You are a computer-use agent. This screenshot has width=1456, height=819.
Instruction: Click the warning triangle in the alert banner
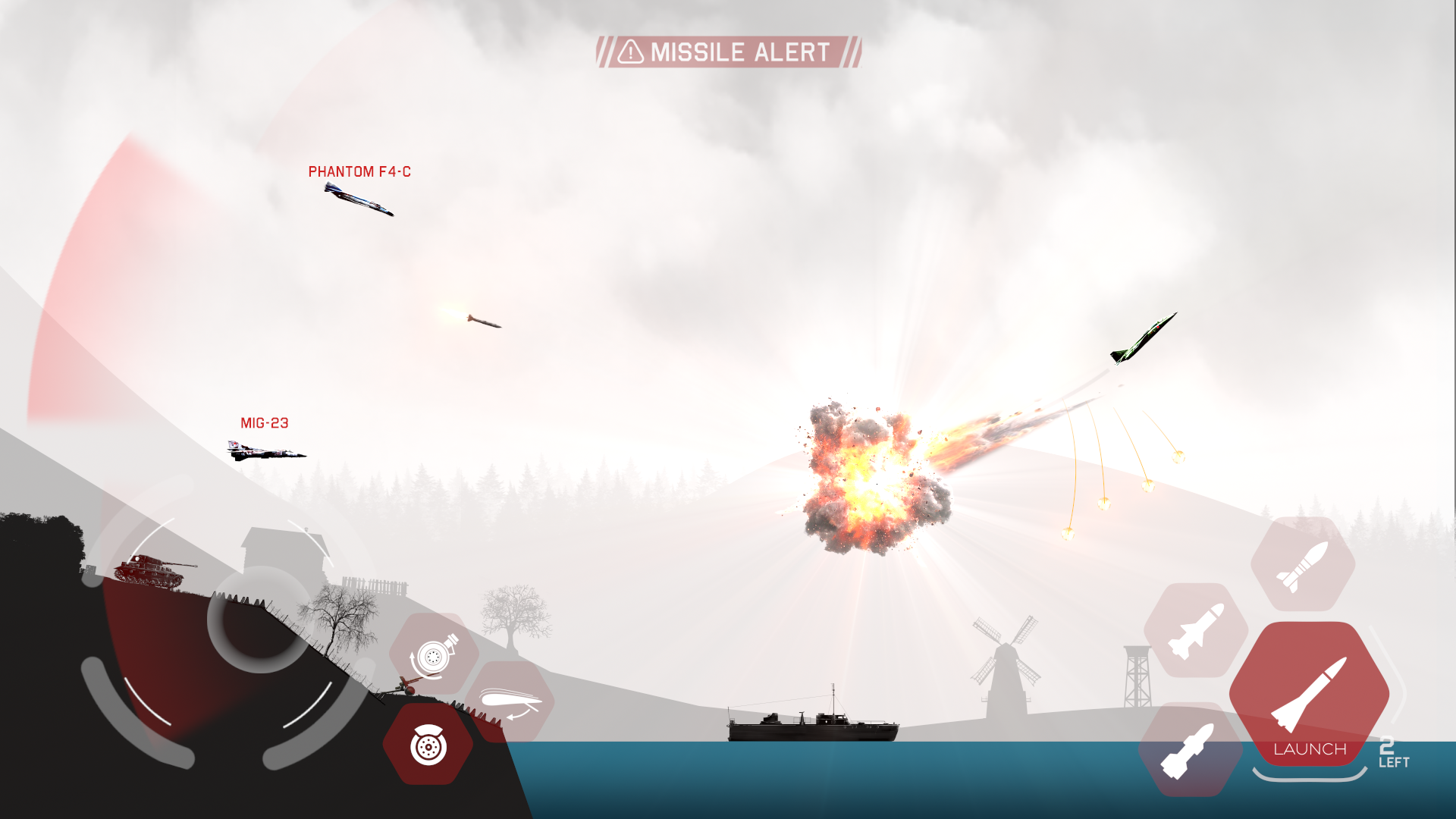(x=629, y=52)
